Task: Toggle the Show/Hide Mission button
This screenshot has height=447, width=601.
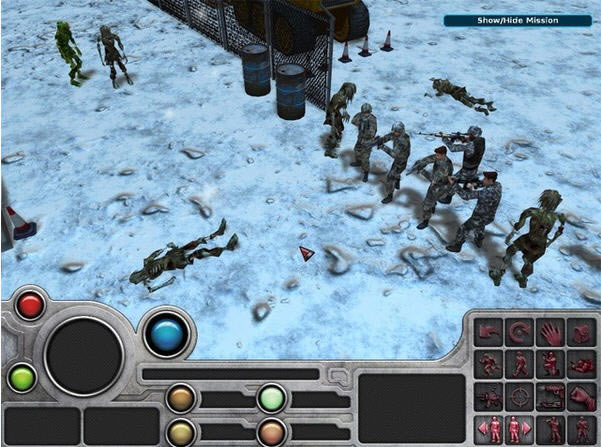Action: 517,20
